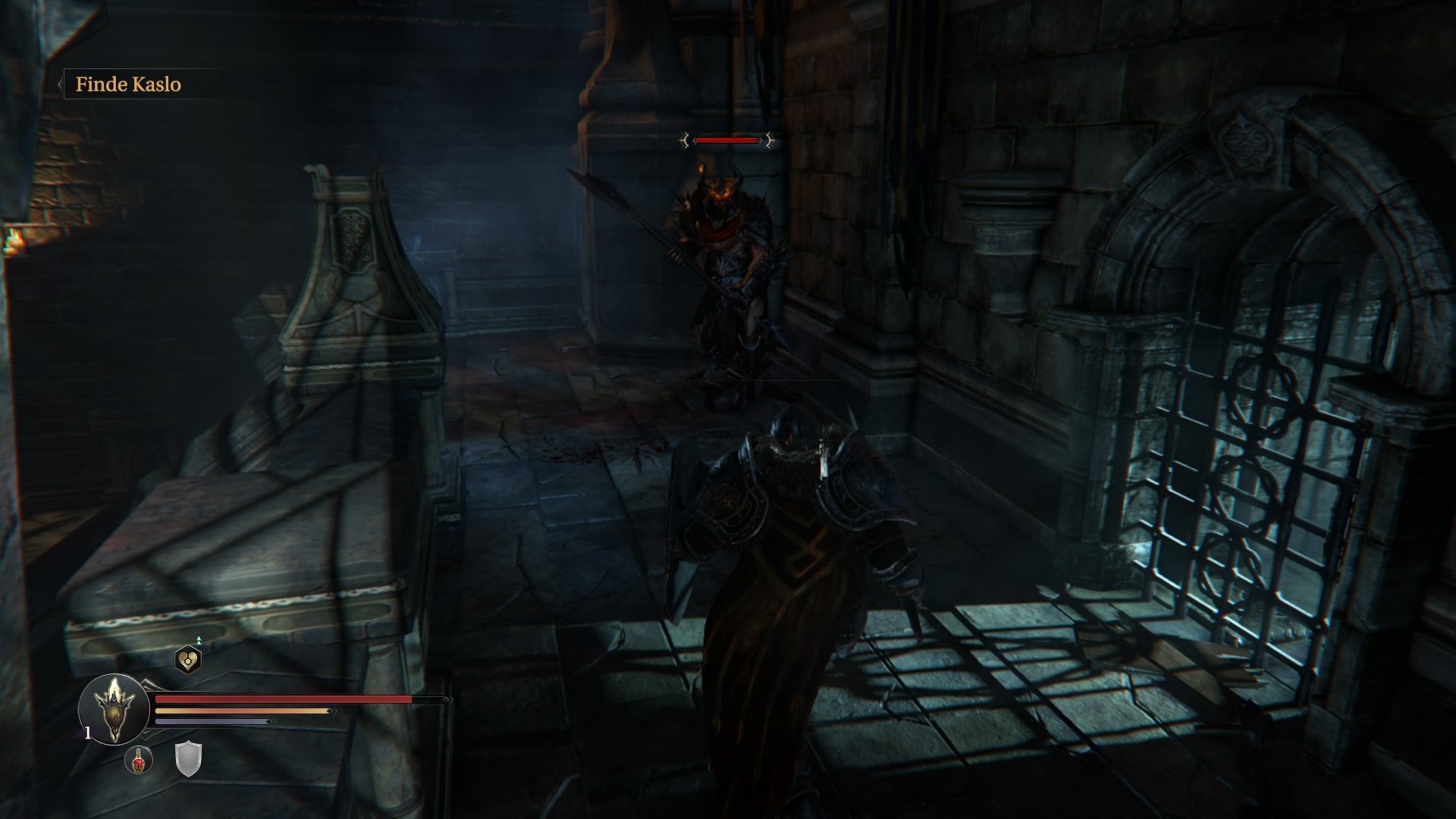1456x819 pixels.
Task: Select the health potion icon in the HUD
Action: click(139, 761)
